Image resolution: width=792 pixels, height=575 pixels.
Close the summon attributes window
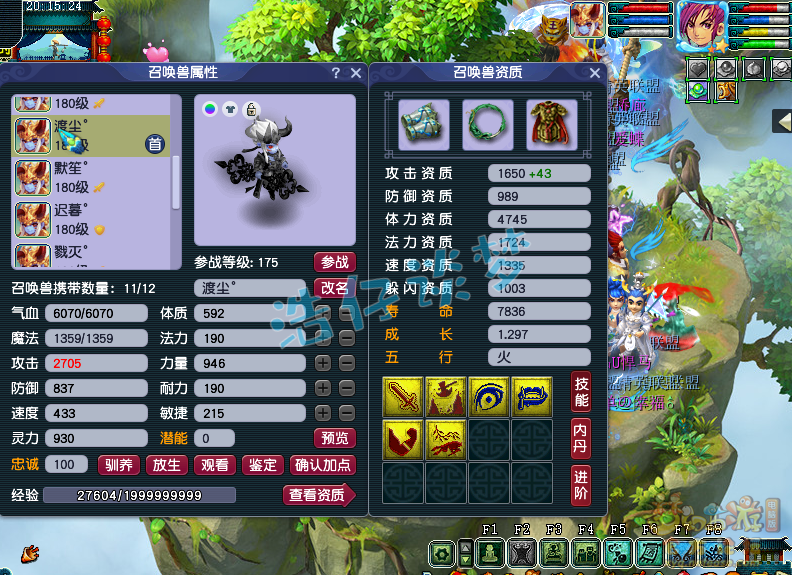356,73
